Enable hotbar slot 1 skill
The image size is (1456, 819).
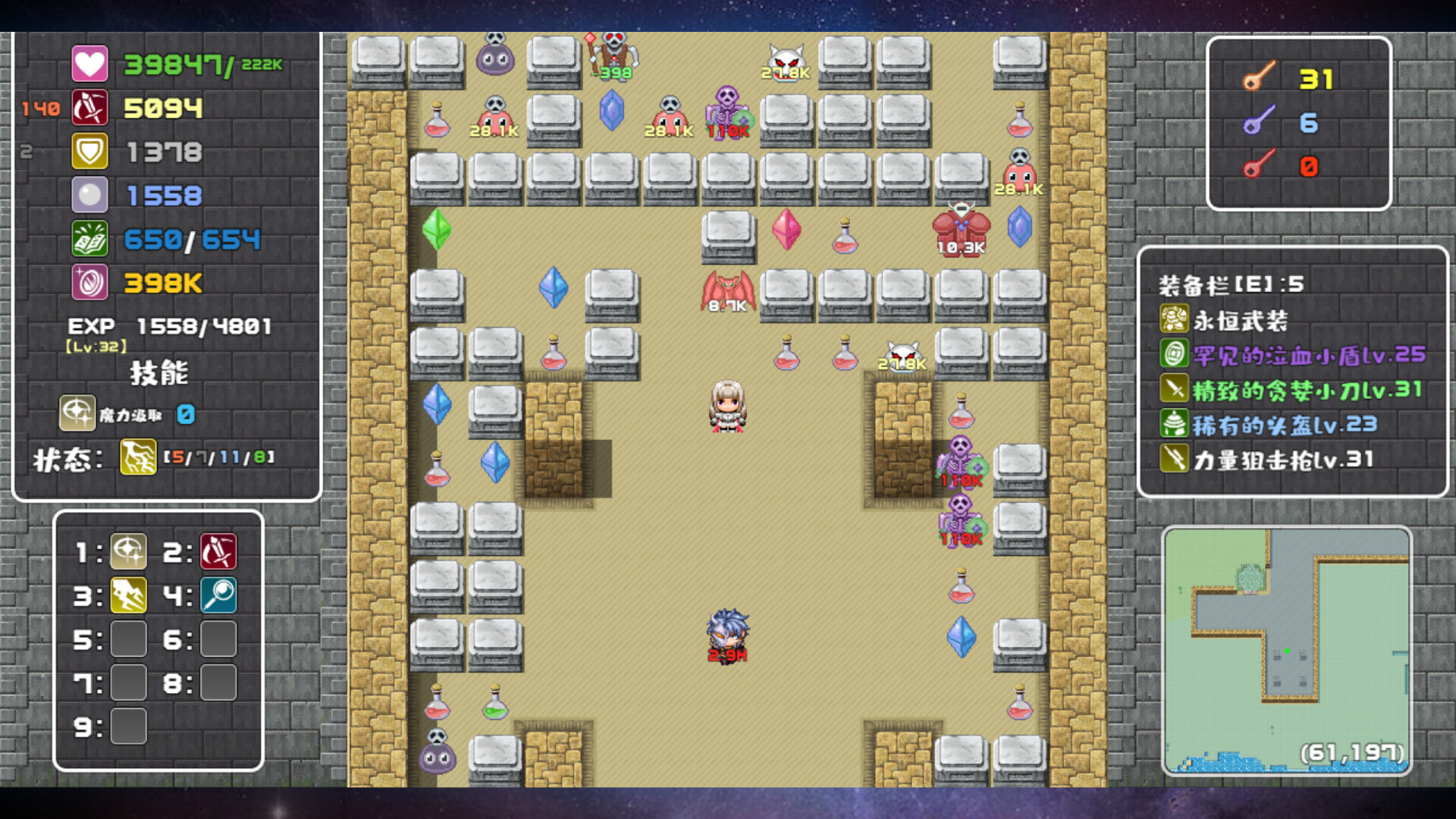click(x=127, y=552)
